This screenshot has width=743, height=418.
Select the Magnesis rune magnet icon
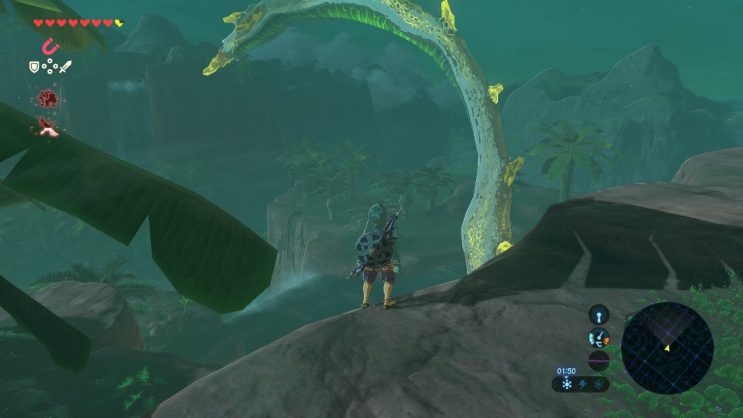[47, 46]
